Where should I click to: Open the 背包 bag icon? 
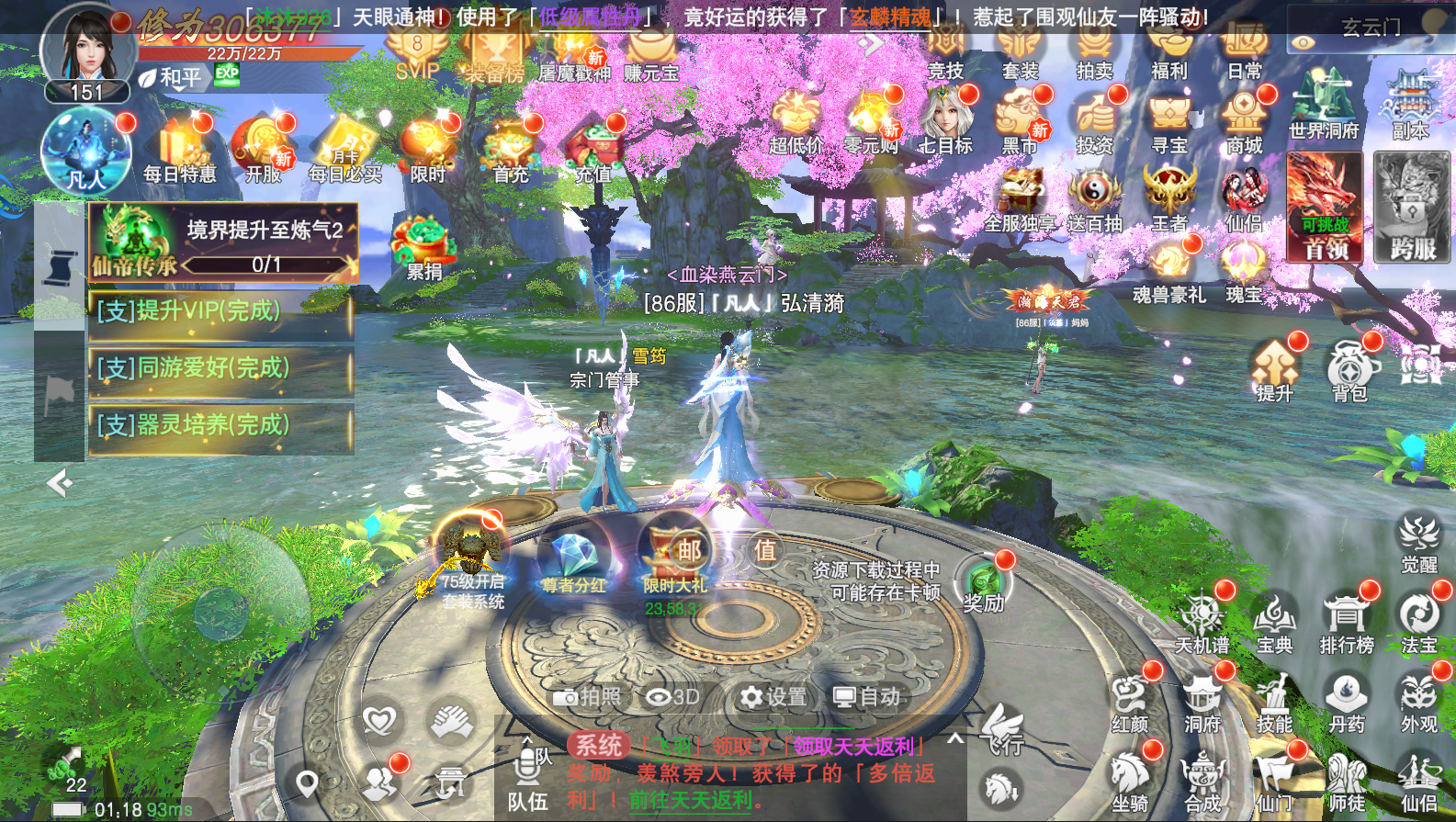click(x=1350, y=367)
